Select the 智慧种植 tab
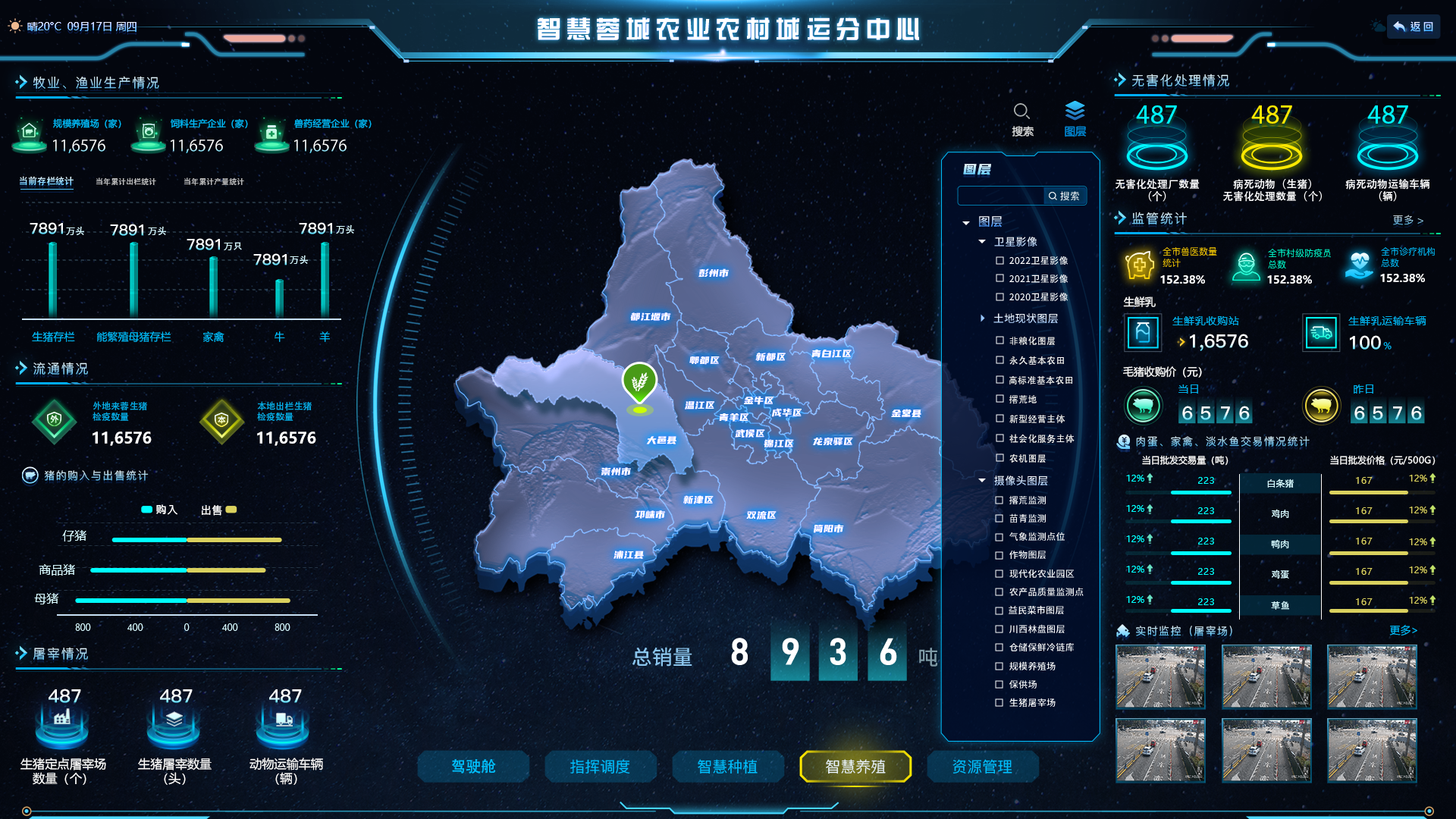This screenshot has width=1456, height=819. [727, 767]
